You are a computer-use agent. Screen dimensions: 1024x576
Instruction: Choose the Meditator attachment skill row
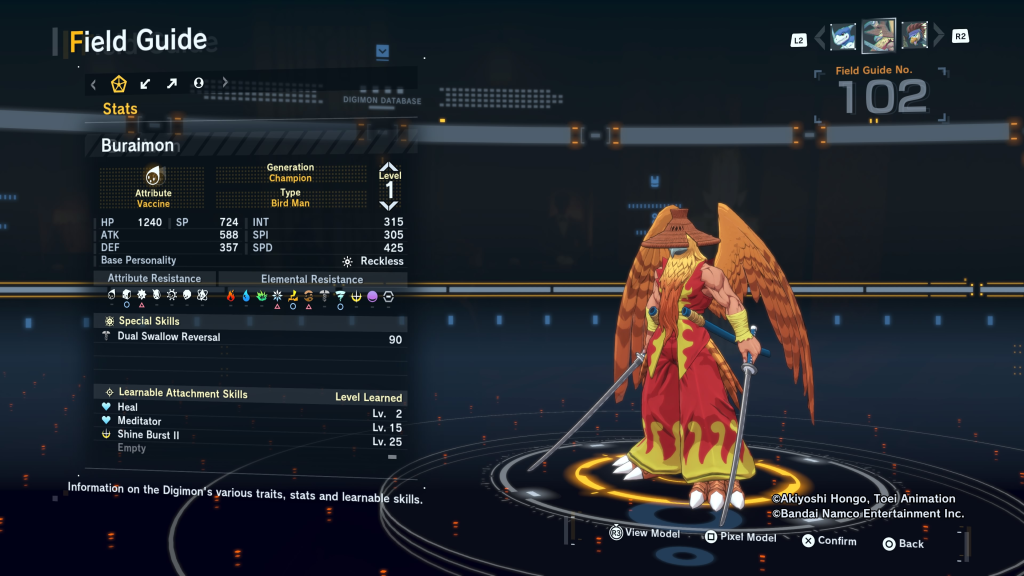pos(250,421)
